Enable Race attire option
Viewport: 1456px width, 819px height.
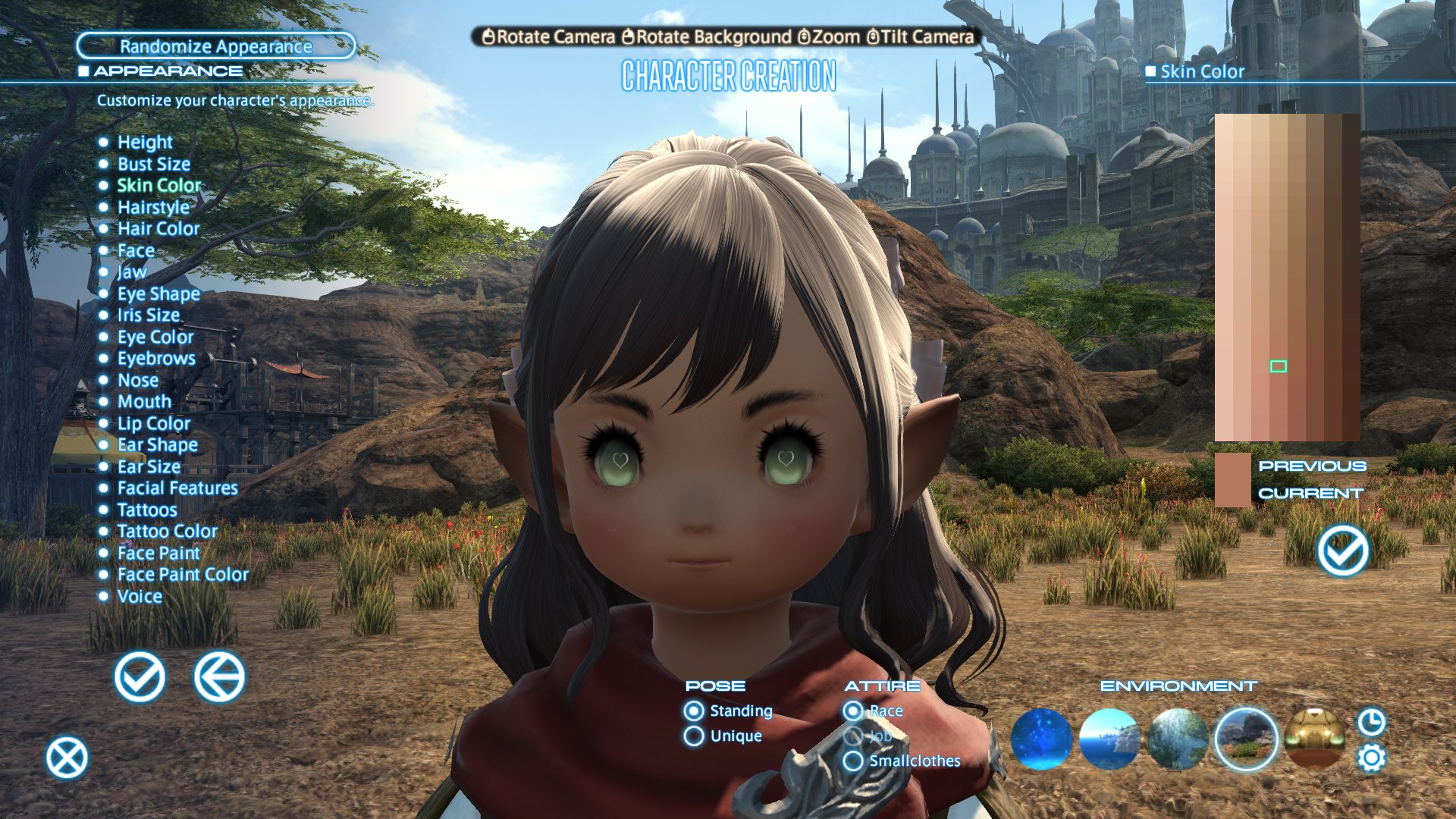(854, 711)
